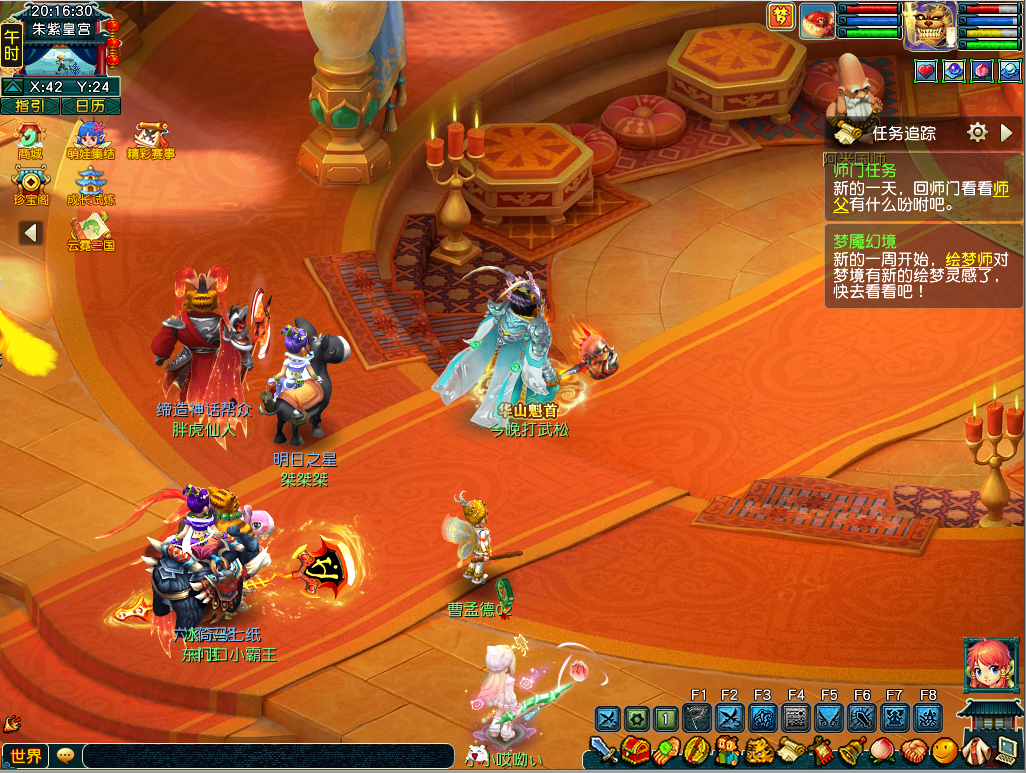Screen dimensions: 1026x773
Task: Collapse the 任务追踪 panel with arrow
Action: point(1007,132)
